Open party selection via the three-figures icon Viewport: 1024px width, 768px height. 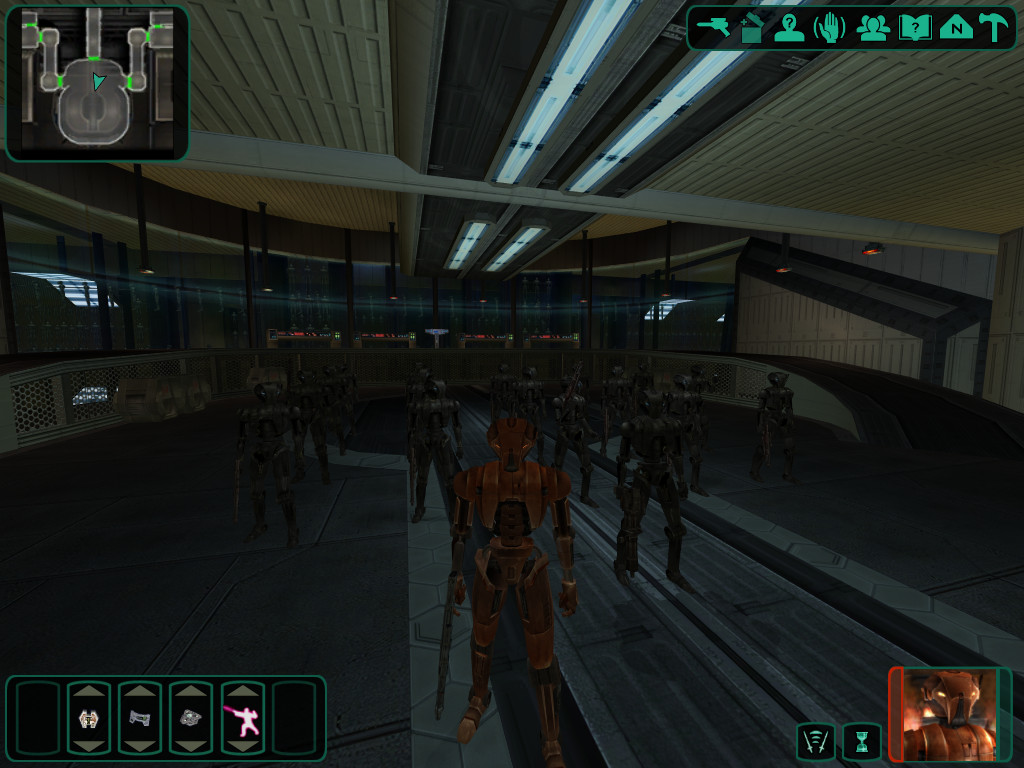(873, 28)
